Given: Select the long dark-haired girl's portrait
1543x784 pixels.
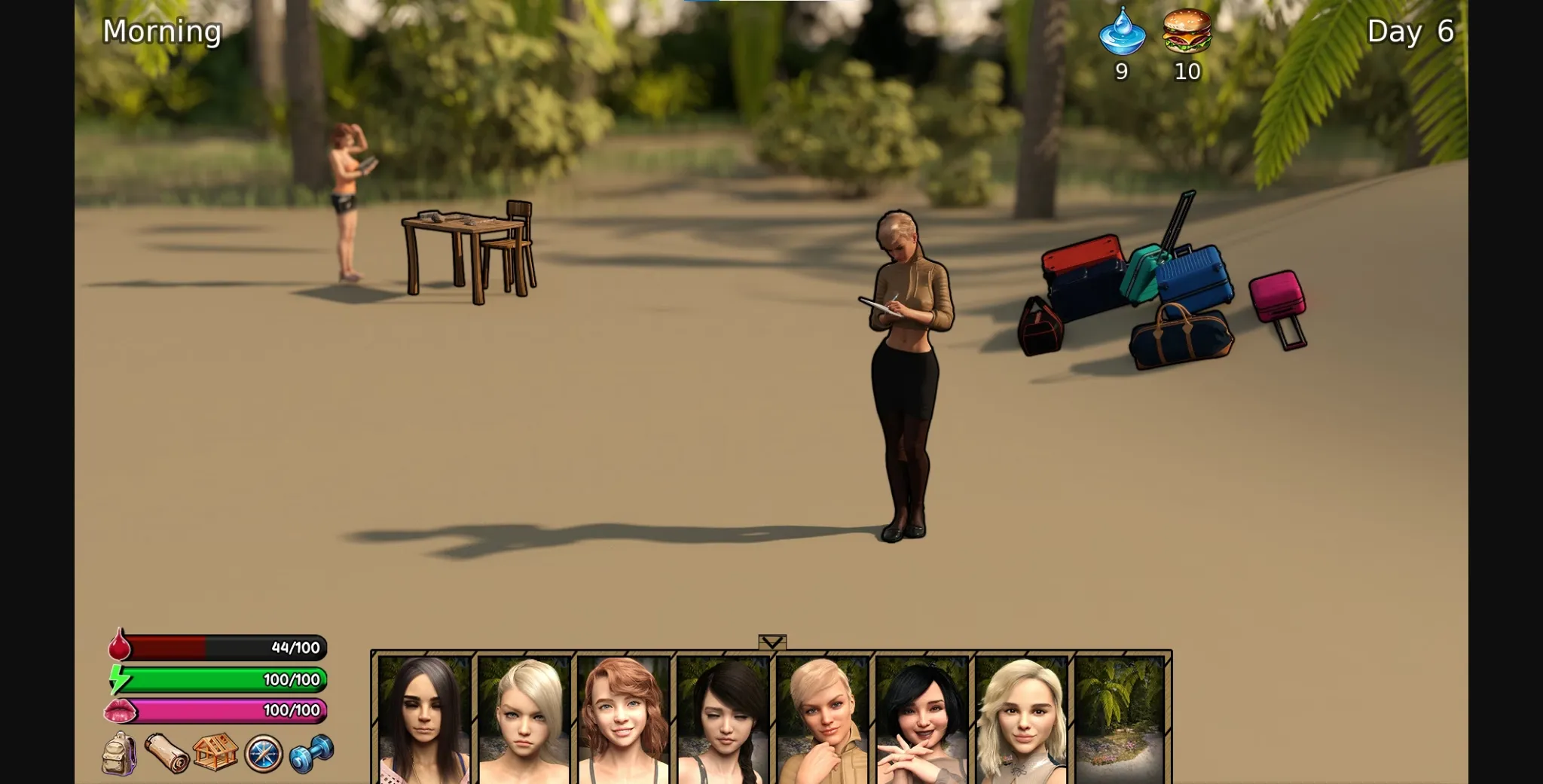Looking at the screenshot, I should click(424, 720).
